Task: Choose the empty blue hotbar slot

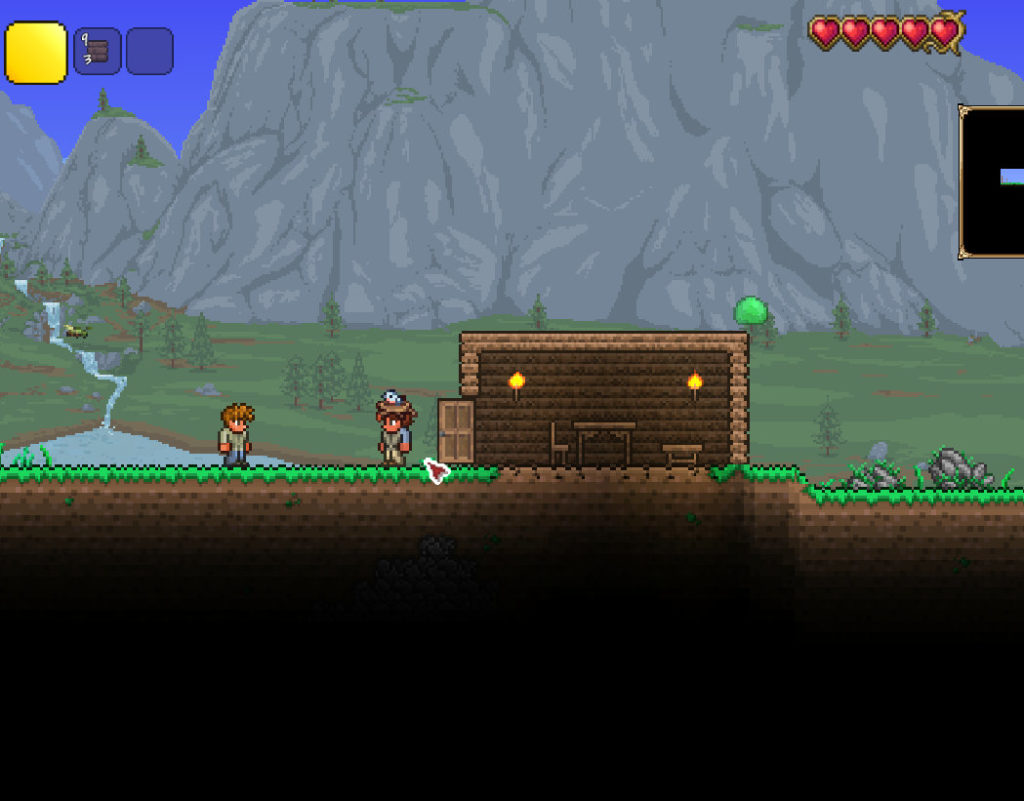Action: (149, 51)
